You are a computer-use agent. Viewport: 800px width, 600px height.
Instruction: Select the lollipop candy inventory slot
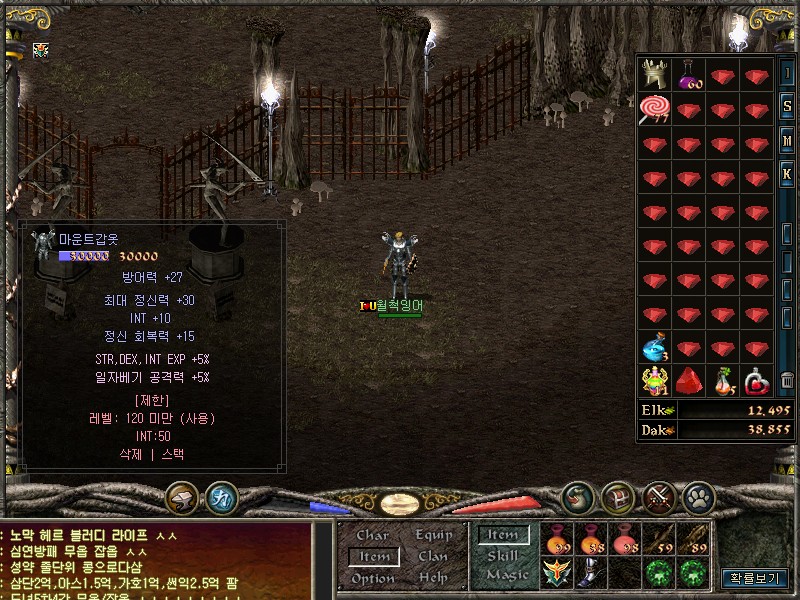655,108
